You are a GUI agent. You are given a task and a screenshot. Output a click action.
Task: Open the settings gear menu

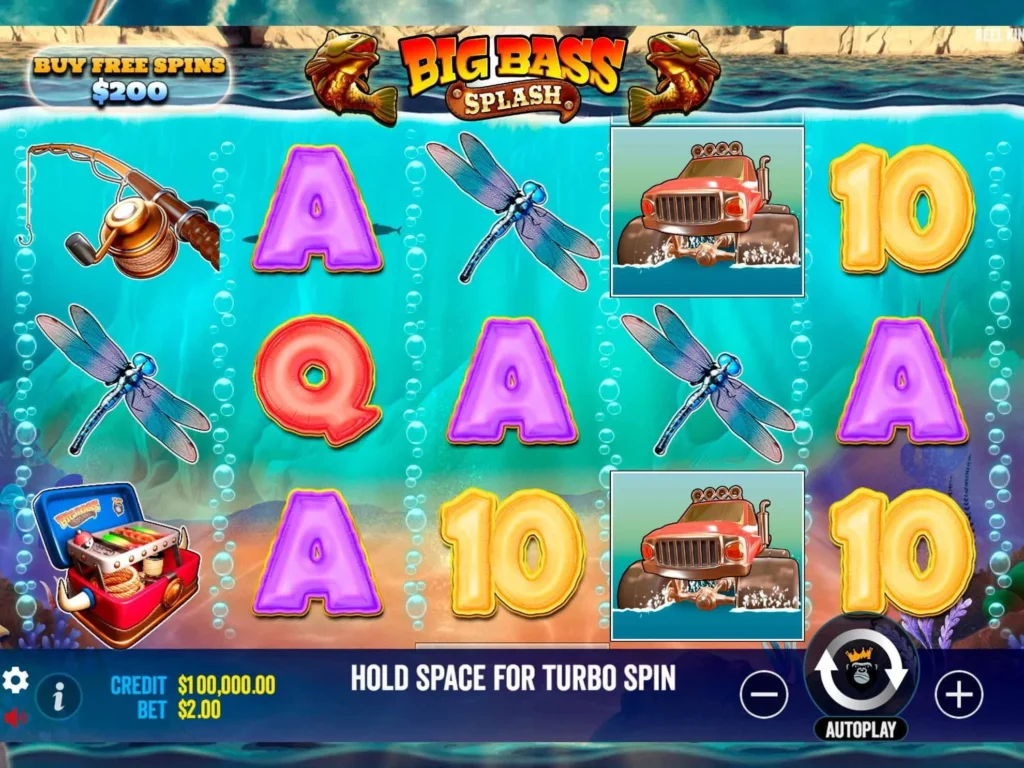[x=16, y=681]
